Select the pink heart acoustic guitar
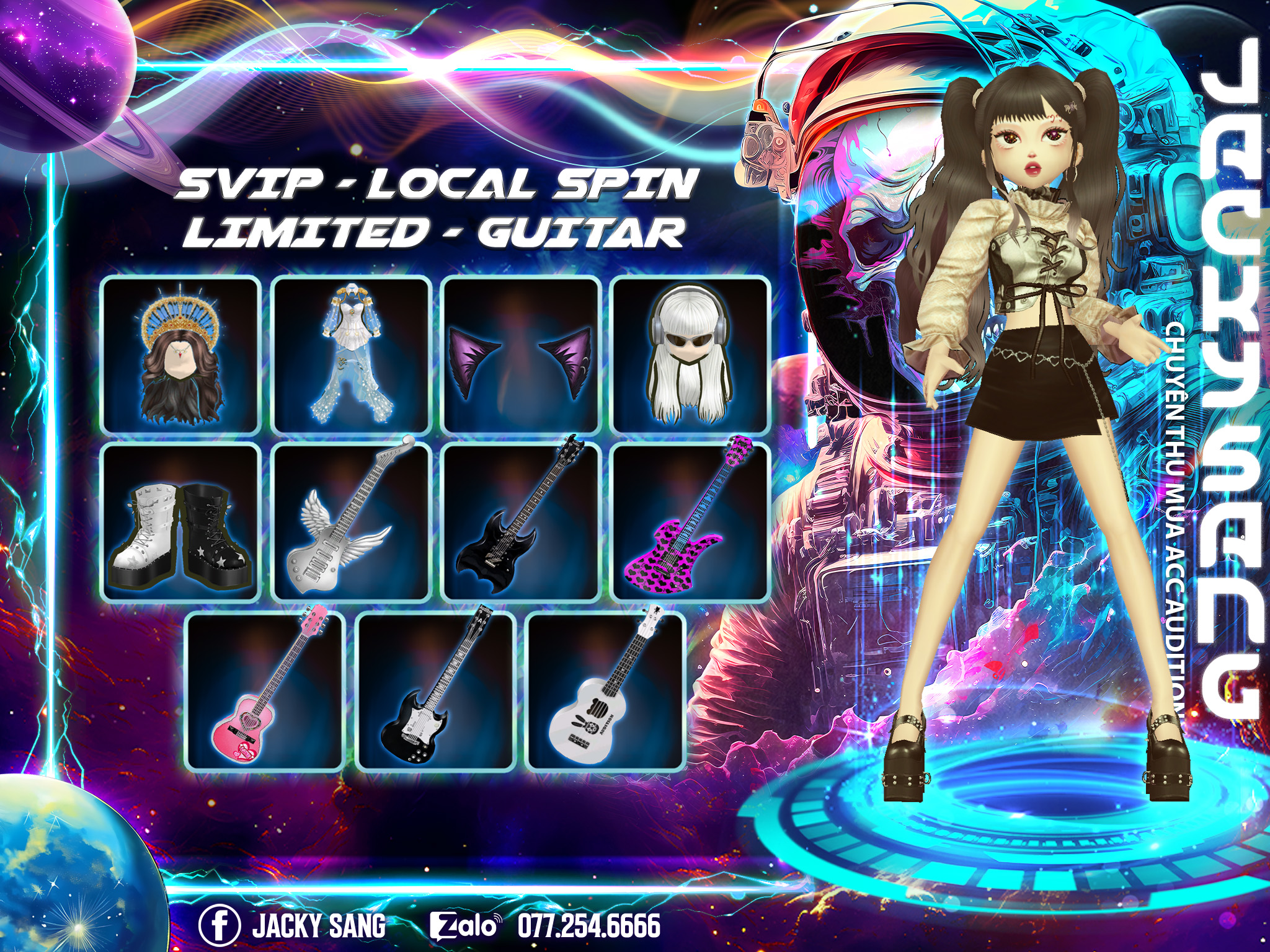This screenshot has height=952, width=1270. click(x=265, y=691)
